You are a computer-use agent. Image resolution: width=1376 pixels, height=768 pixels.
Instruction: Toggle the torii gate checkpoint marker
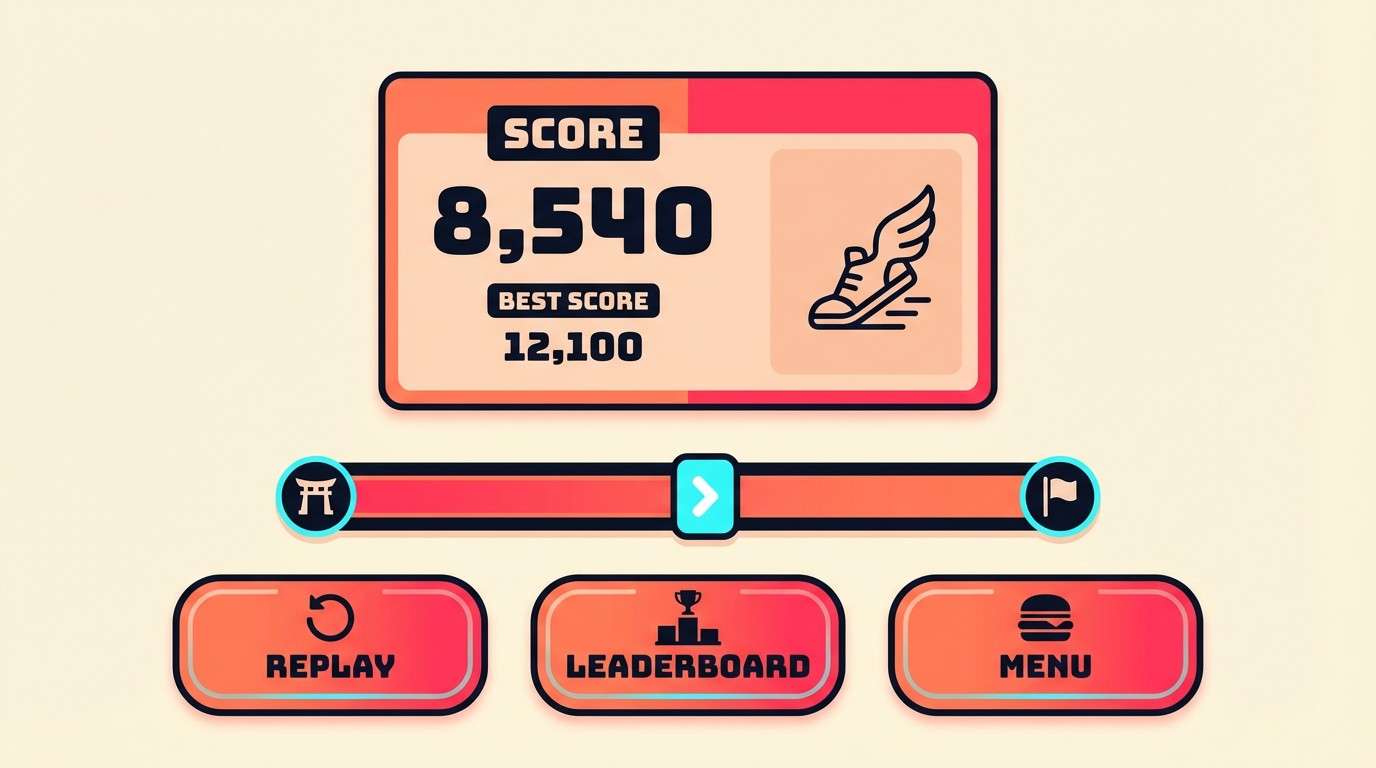coord(314,494)
